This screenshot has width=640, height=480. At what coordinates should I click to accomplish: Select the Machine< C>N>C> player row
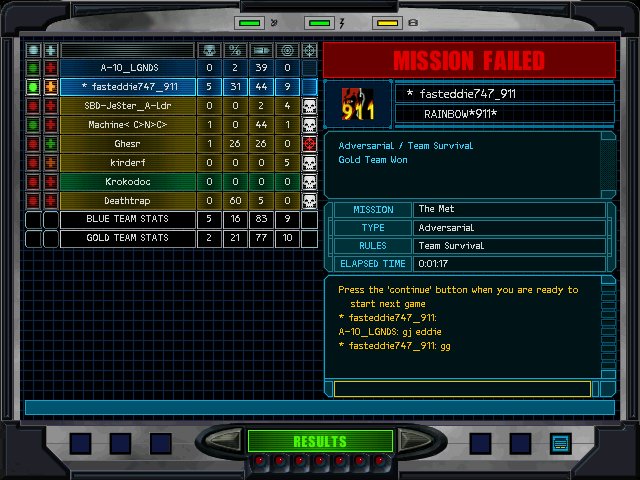(x=127, y=125)
